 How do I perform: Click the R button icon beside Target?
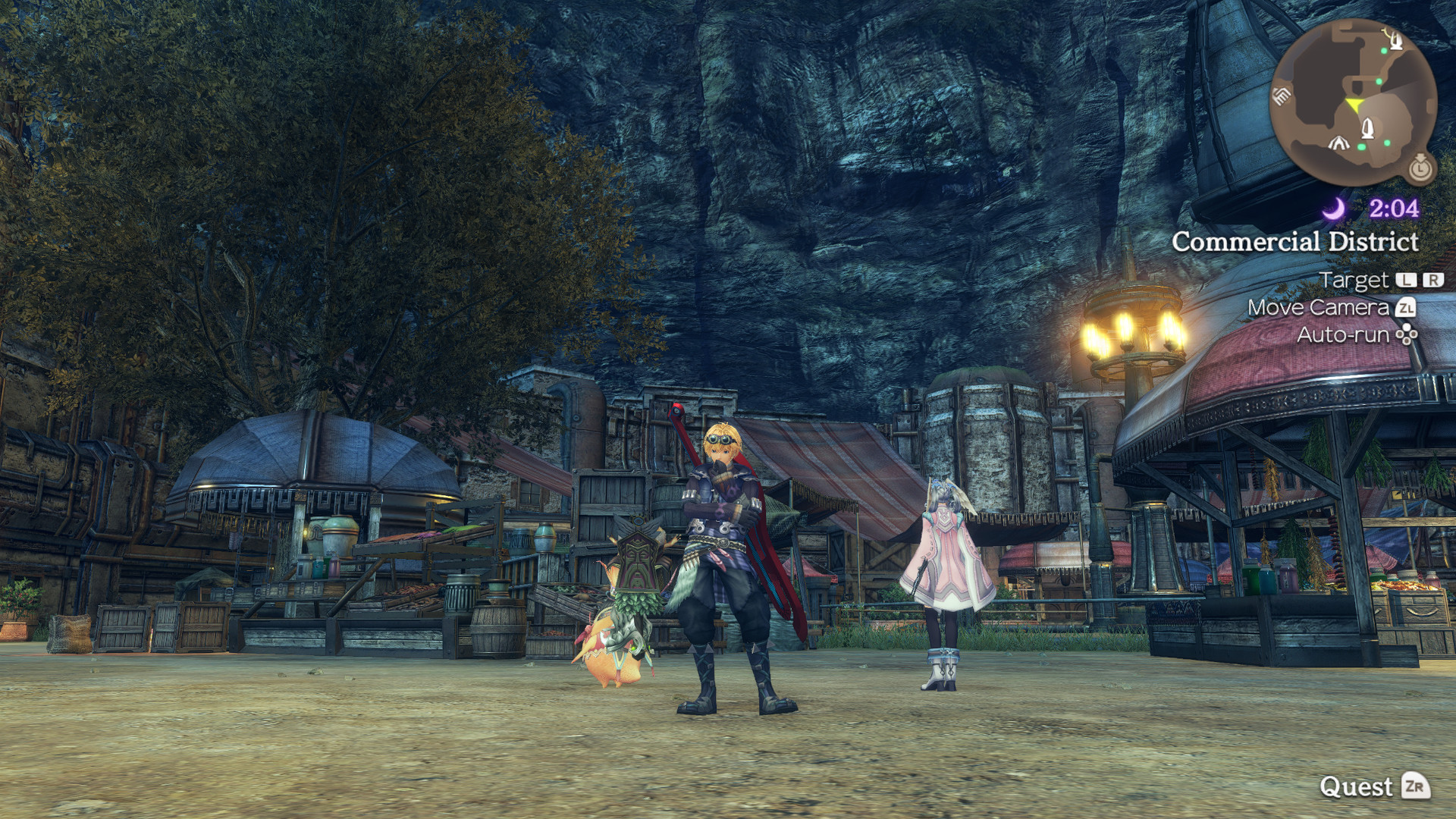tap(1434, 280)
